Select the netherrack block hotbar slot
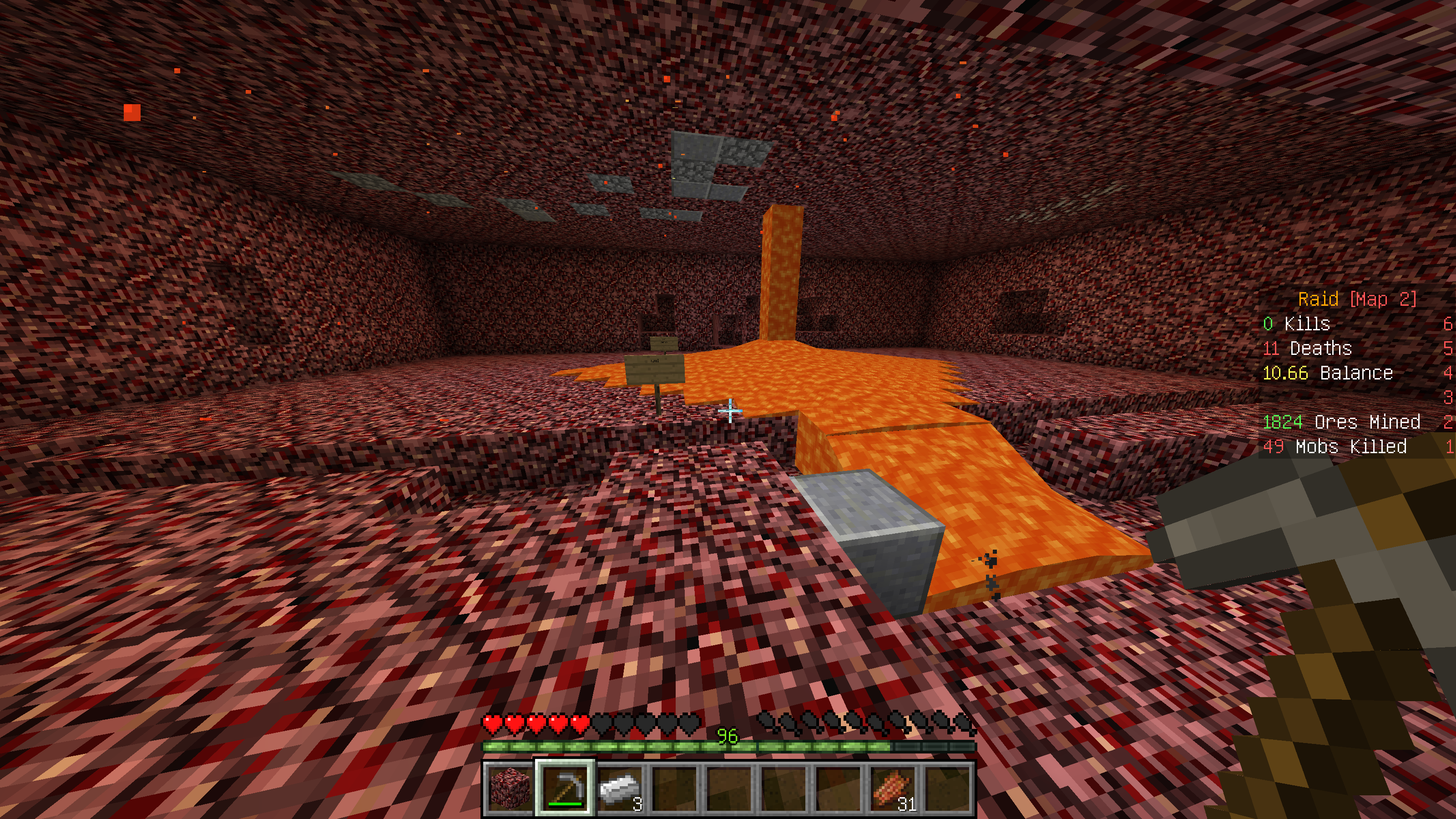The height and width of the screenshot is (819, 1456). (x=509, y=788)
